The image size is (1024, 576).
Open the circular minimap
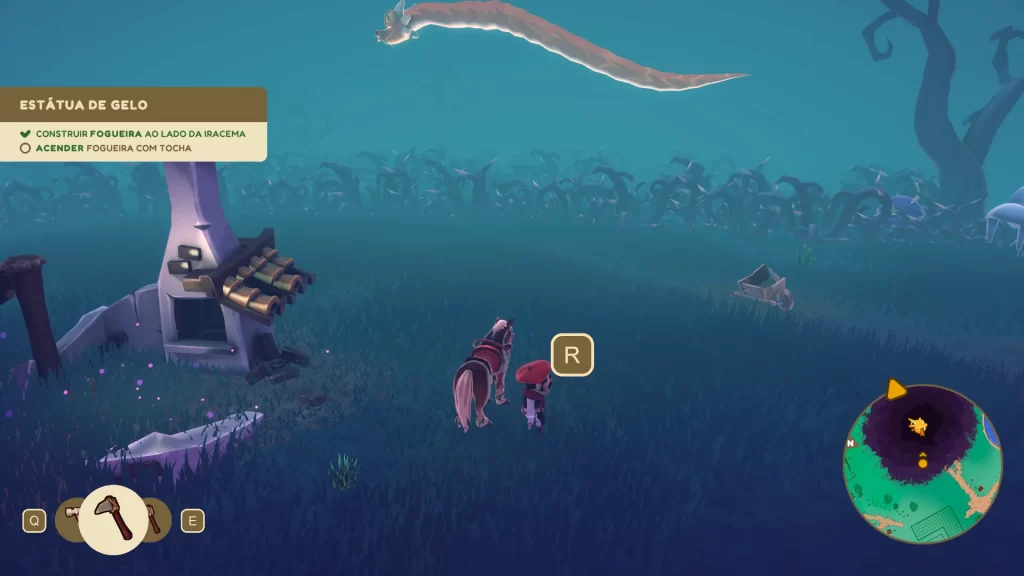click(922, 463)
